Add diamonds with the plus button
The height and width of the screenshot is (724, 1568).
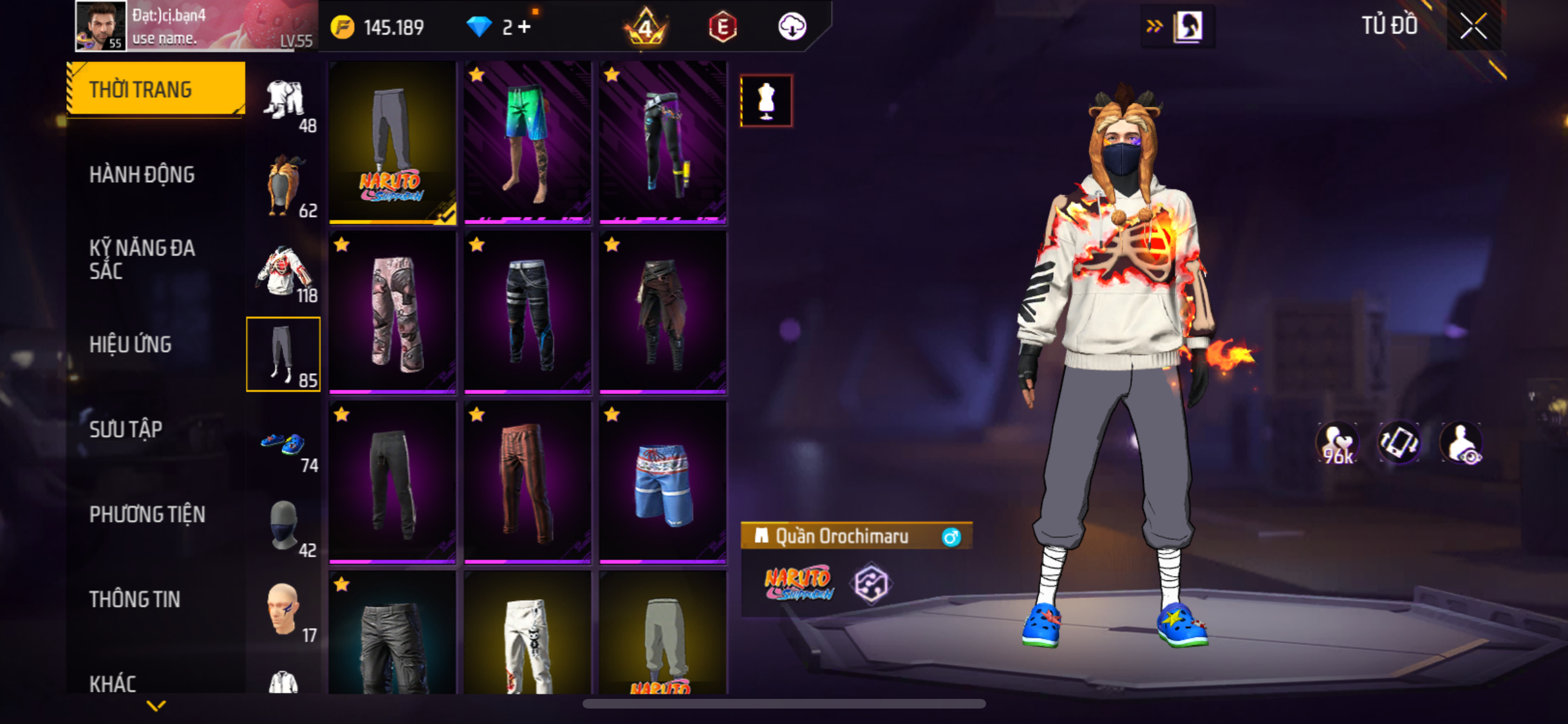(x=525, y=27)
